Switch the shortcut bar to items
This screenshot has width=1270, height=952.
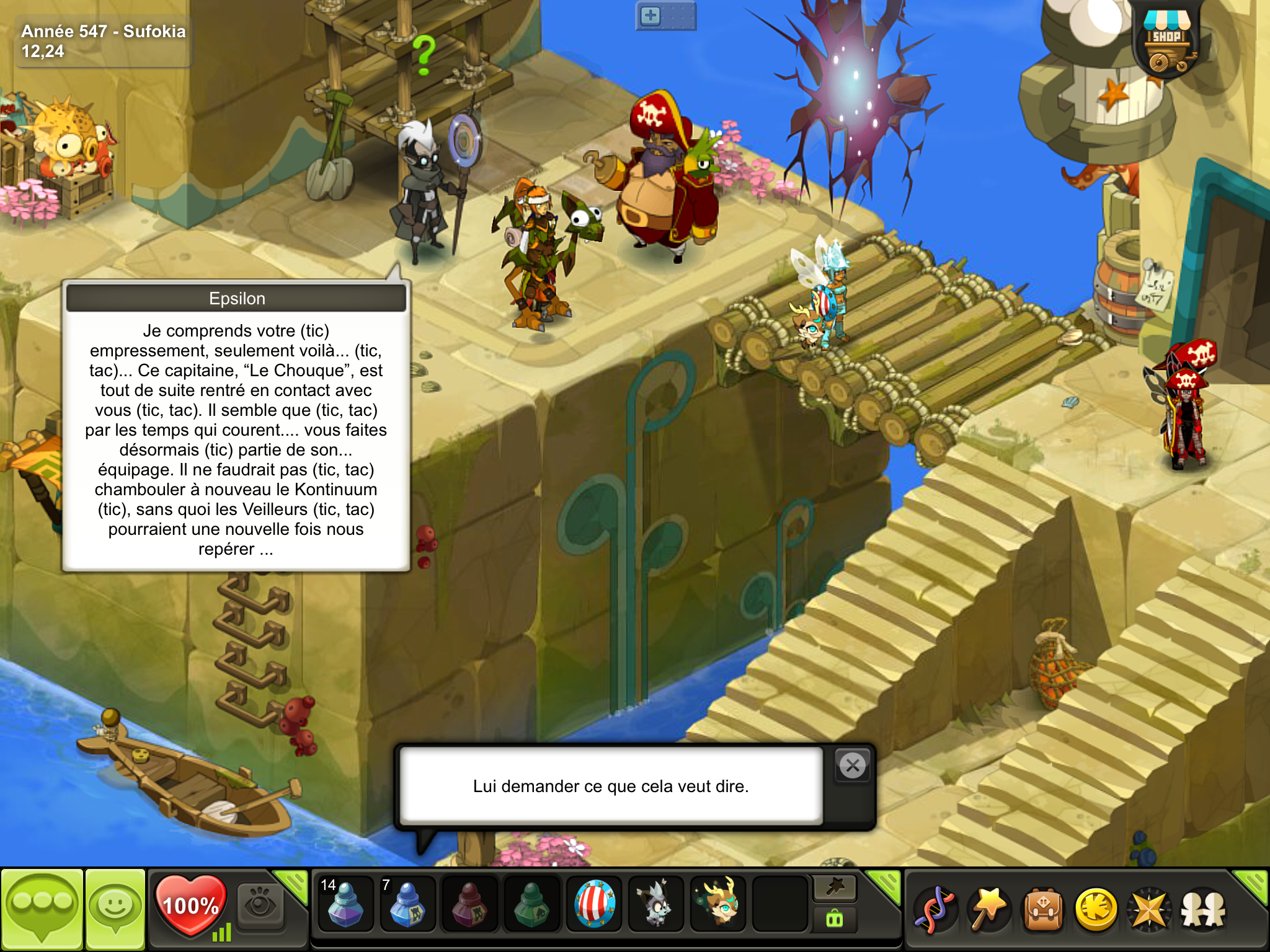(x=835, y=919)
